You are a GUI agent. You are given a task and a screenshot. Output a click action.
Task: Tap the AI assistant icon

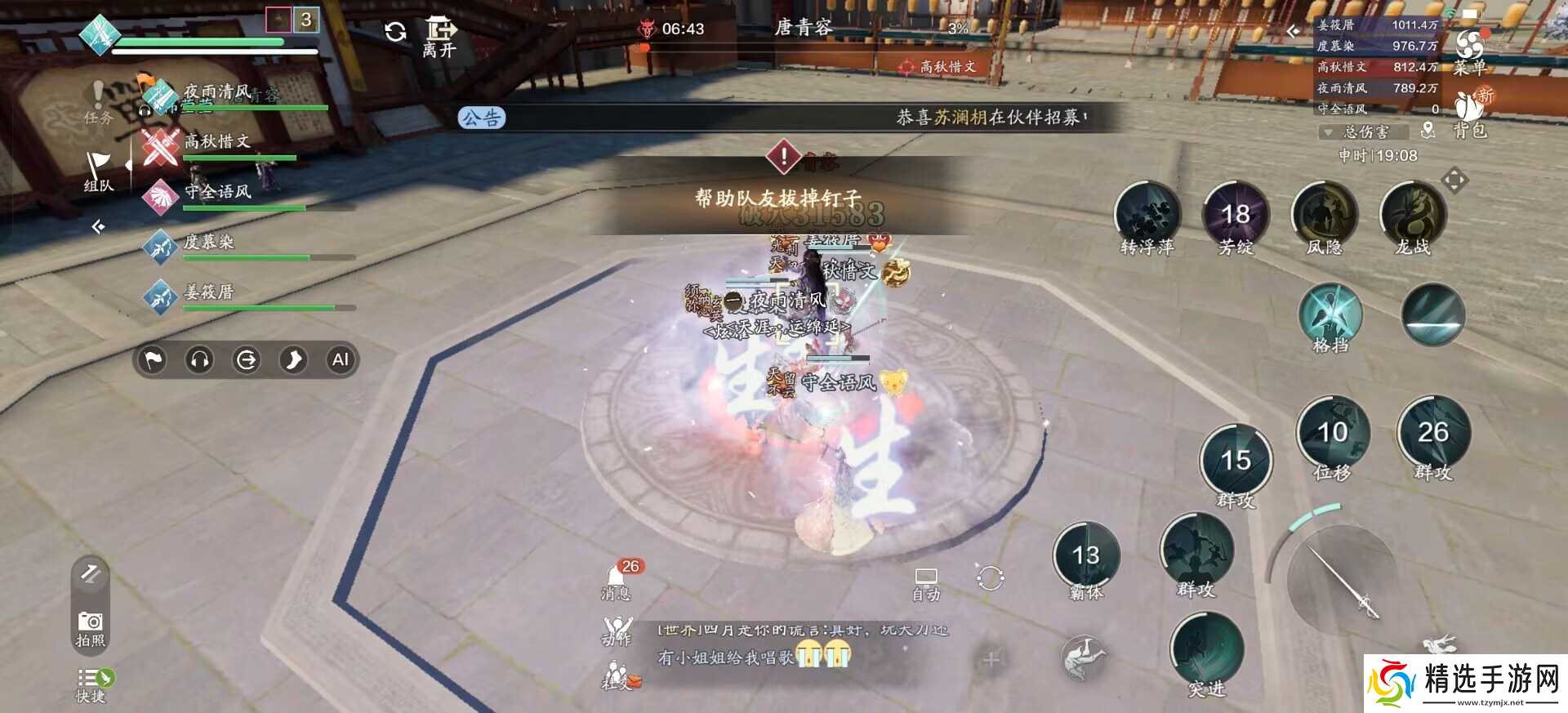tap(340, 360)
